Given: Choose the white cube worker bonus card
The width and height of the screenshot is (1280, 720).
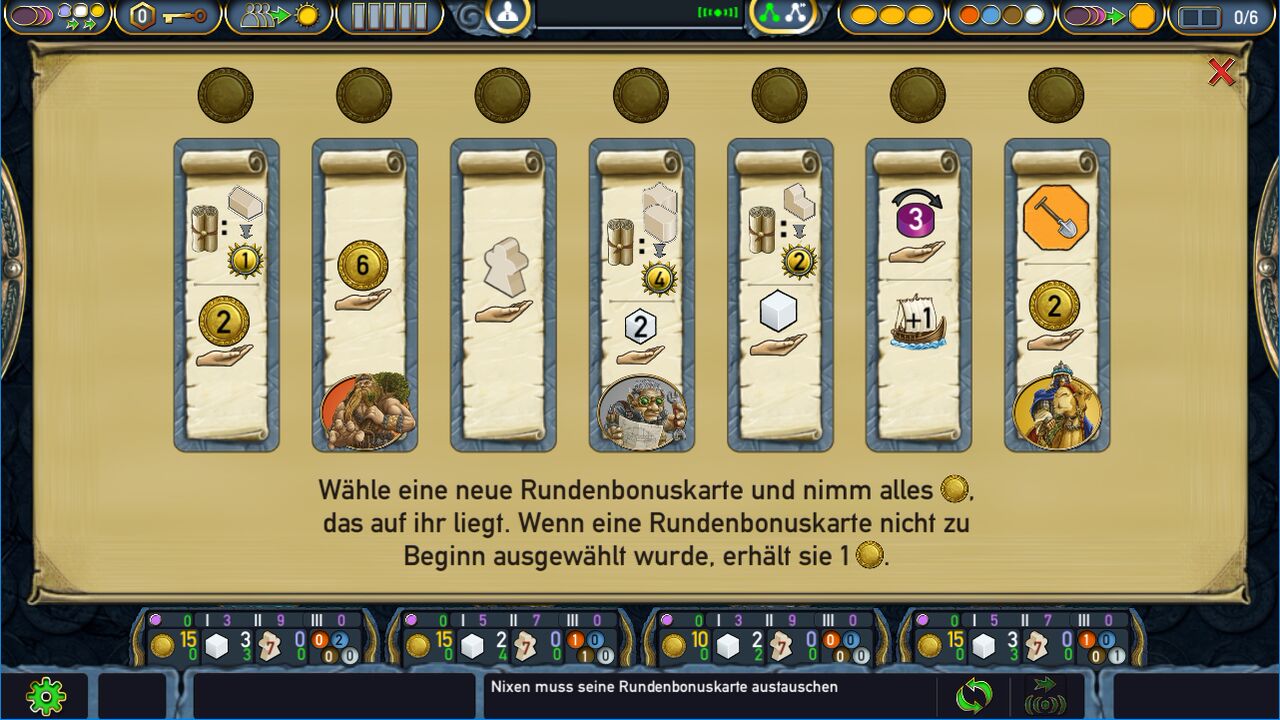Looking at the screenshot, I should 779,295.
